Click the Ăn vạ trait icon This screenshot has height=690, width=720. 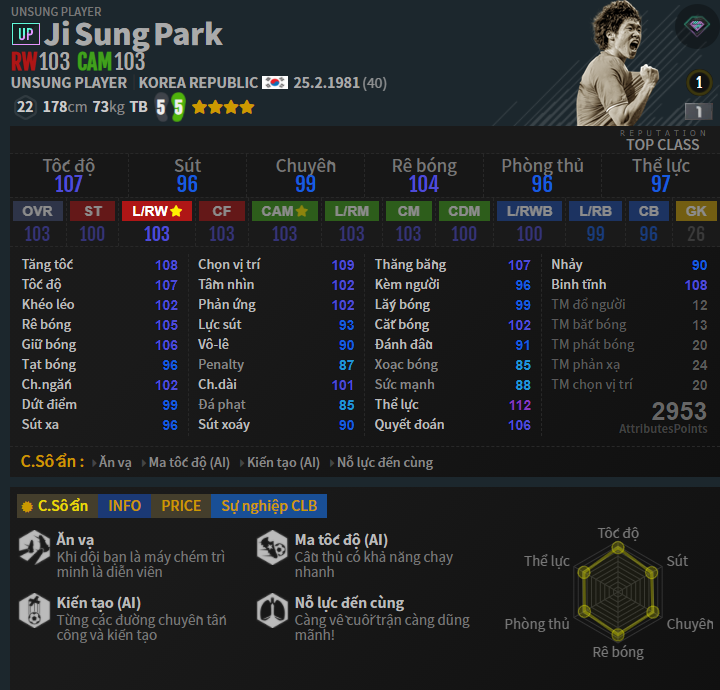[34, 547]
